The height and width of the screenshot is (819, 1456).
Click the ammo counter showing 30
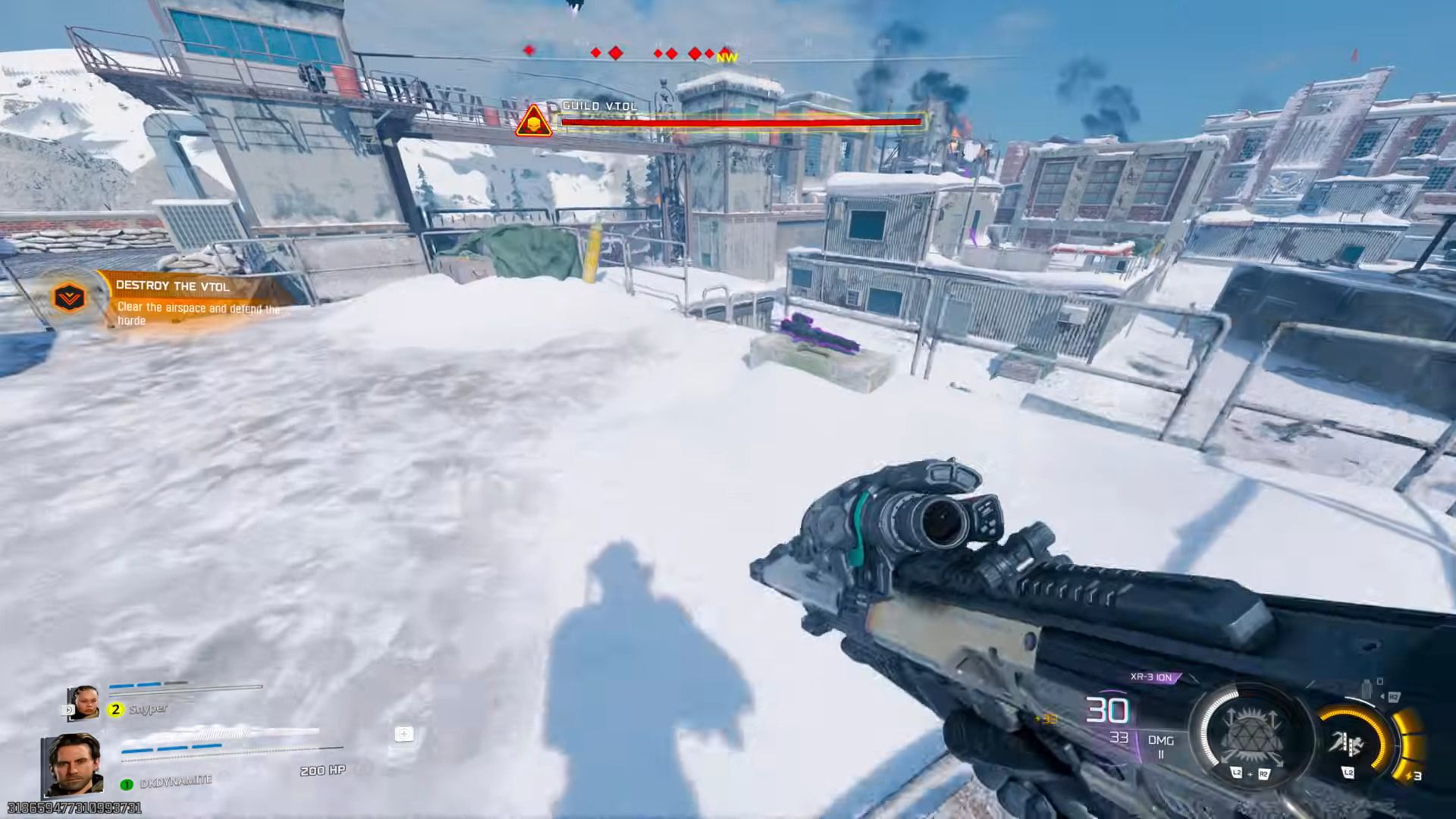(1109, 708)
